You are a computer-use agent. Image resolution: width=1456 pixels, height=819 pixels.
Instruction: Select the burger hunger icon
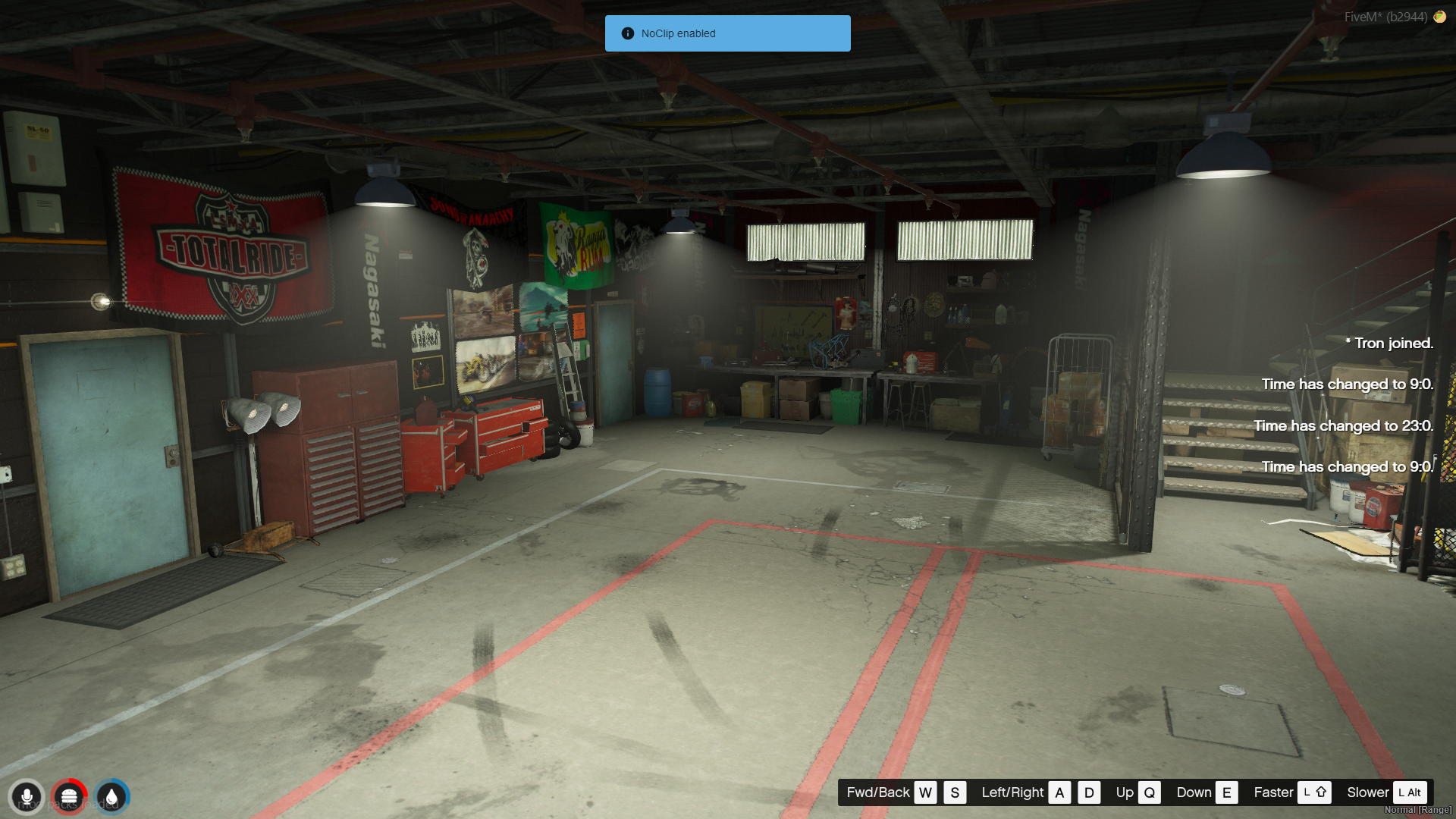[x=69, y=797]
